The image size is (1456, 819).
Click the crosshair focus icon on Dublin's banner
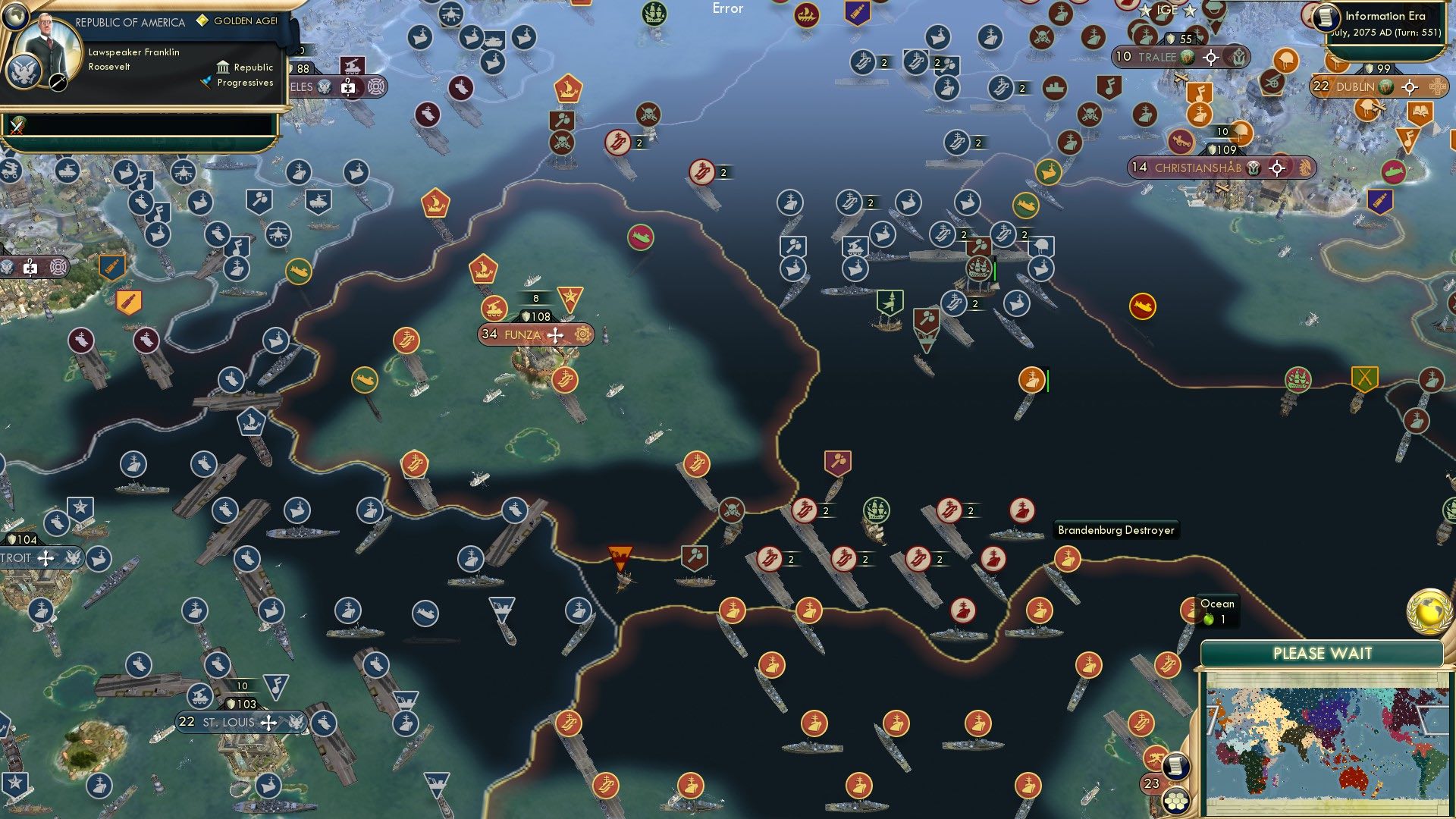pyautogui.click(x=1410, y=88)
